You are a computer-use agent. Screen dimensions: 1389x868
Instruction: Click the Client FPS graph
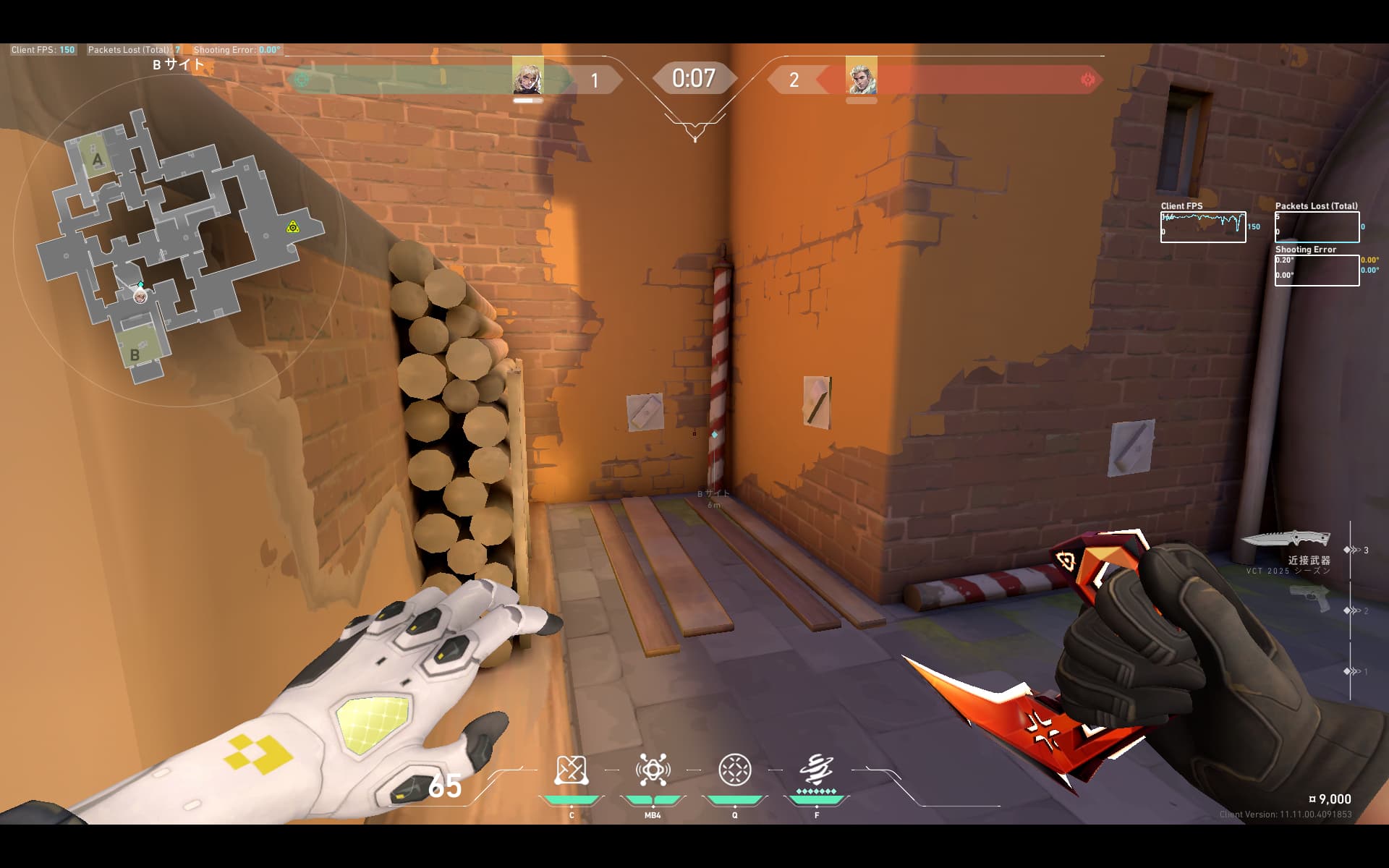(x=1202, y=227)
